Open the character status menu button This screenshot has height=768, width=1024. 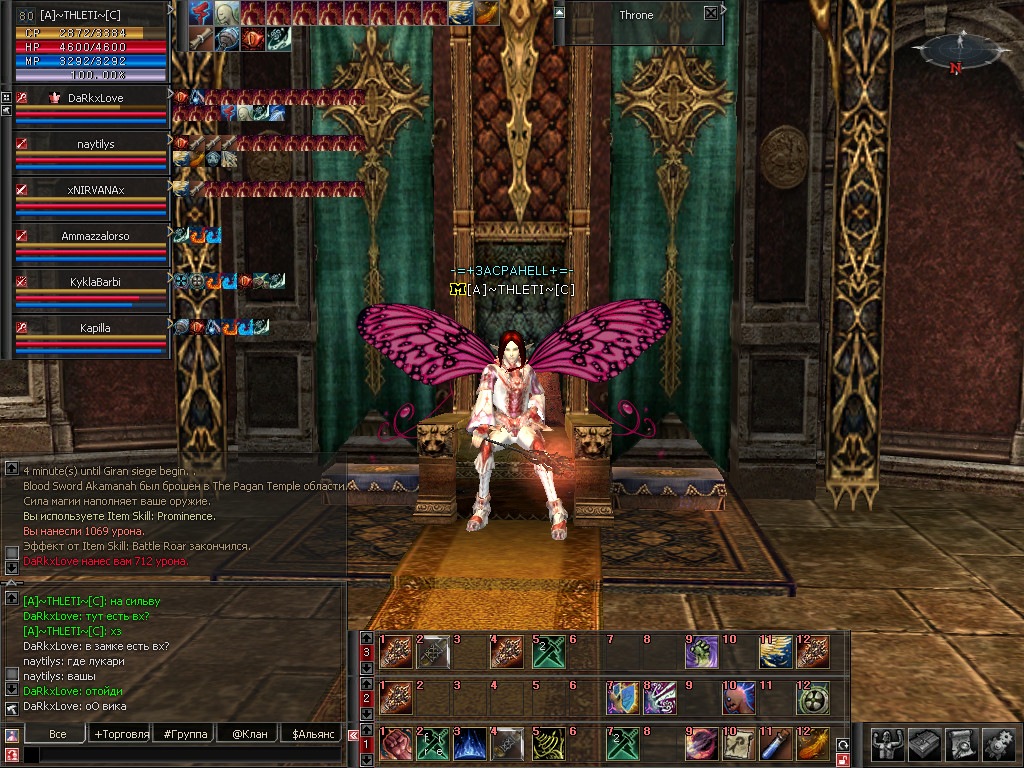click(884, 743)
